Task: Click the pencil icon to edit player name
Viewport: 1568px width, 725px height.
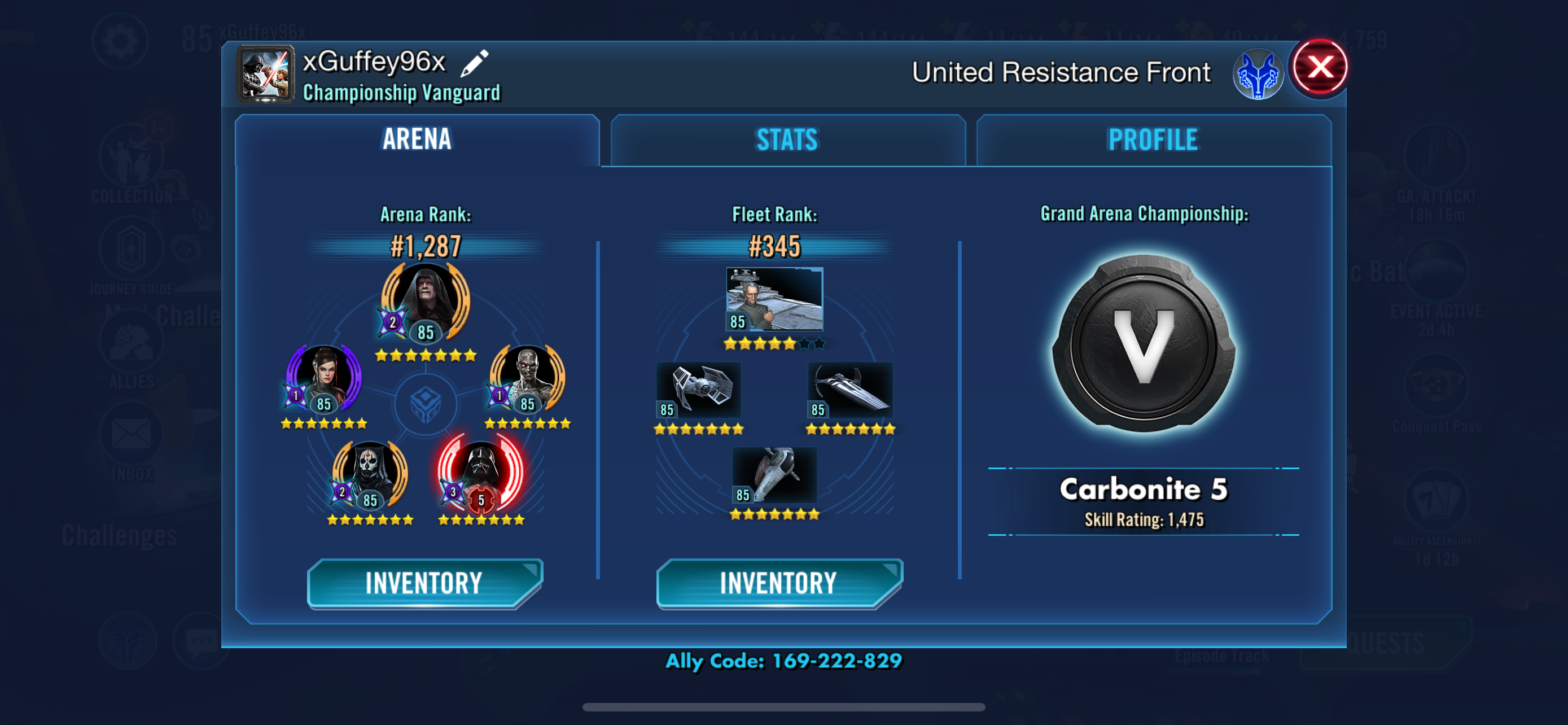Action: (479, 61)
